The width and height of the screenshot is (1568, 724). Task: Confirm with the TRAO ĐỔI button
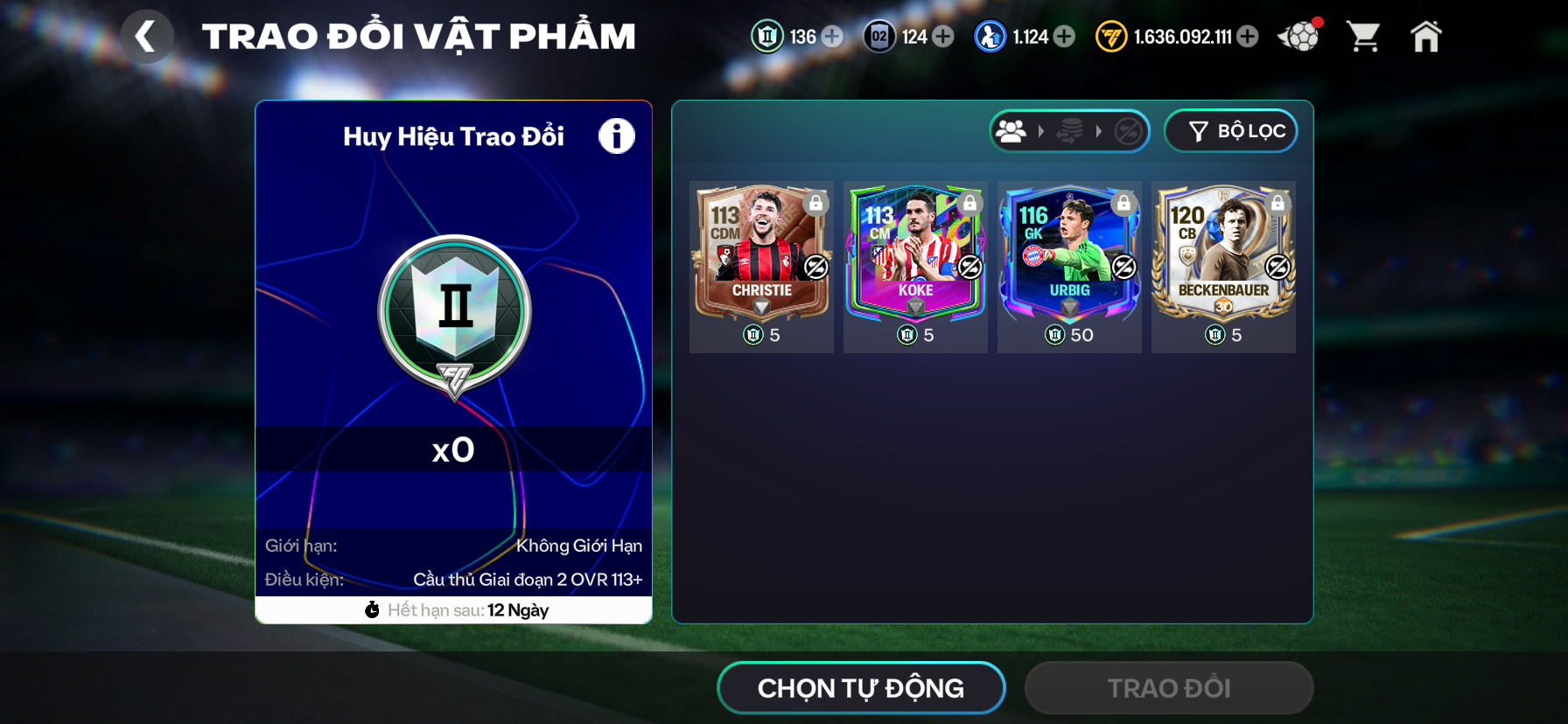click(1169, 688)
